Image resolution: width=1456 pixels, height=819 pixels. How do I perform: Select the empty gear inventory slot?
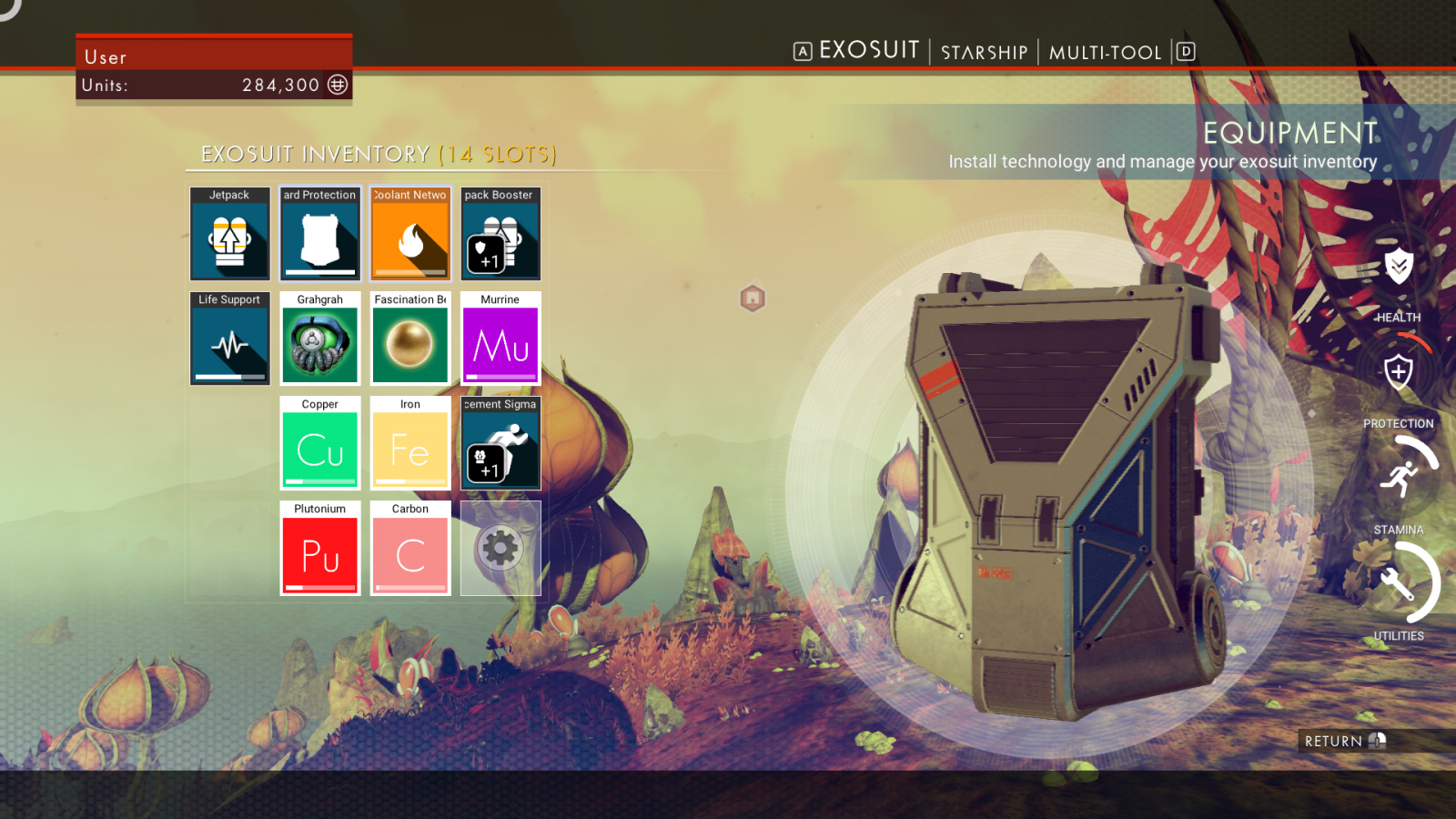coord(500,548)
